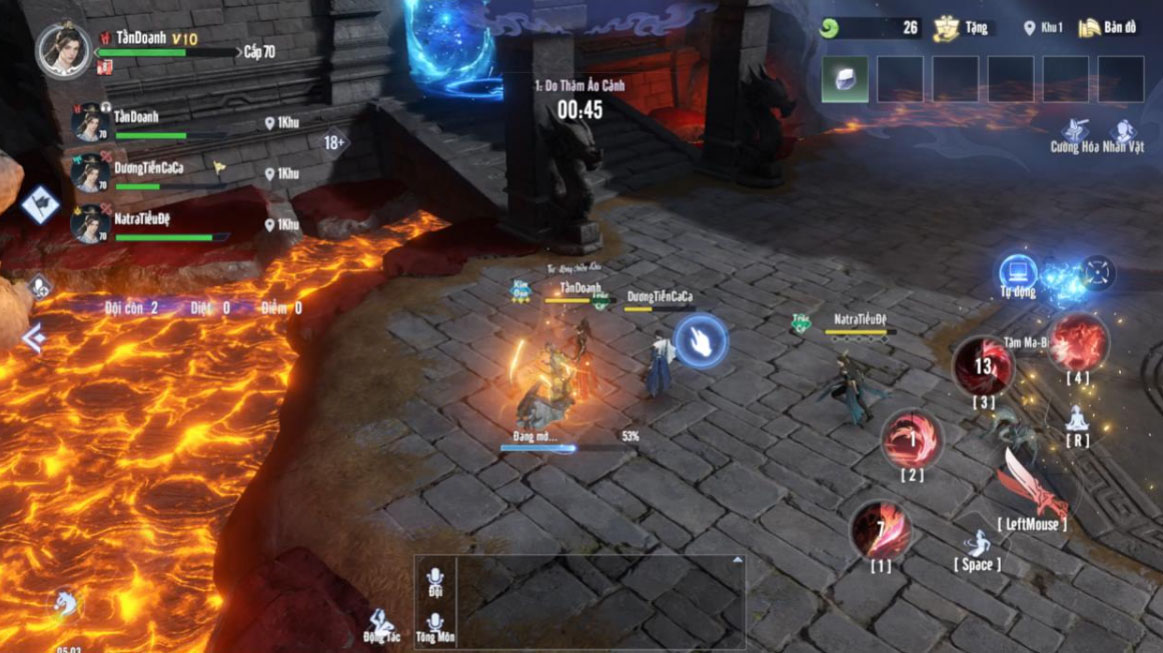
Task: Click the Khu 1 zone selector
Action: [1043, 28]
